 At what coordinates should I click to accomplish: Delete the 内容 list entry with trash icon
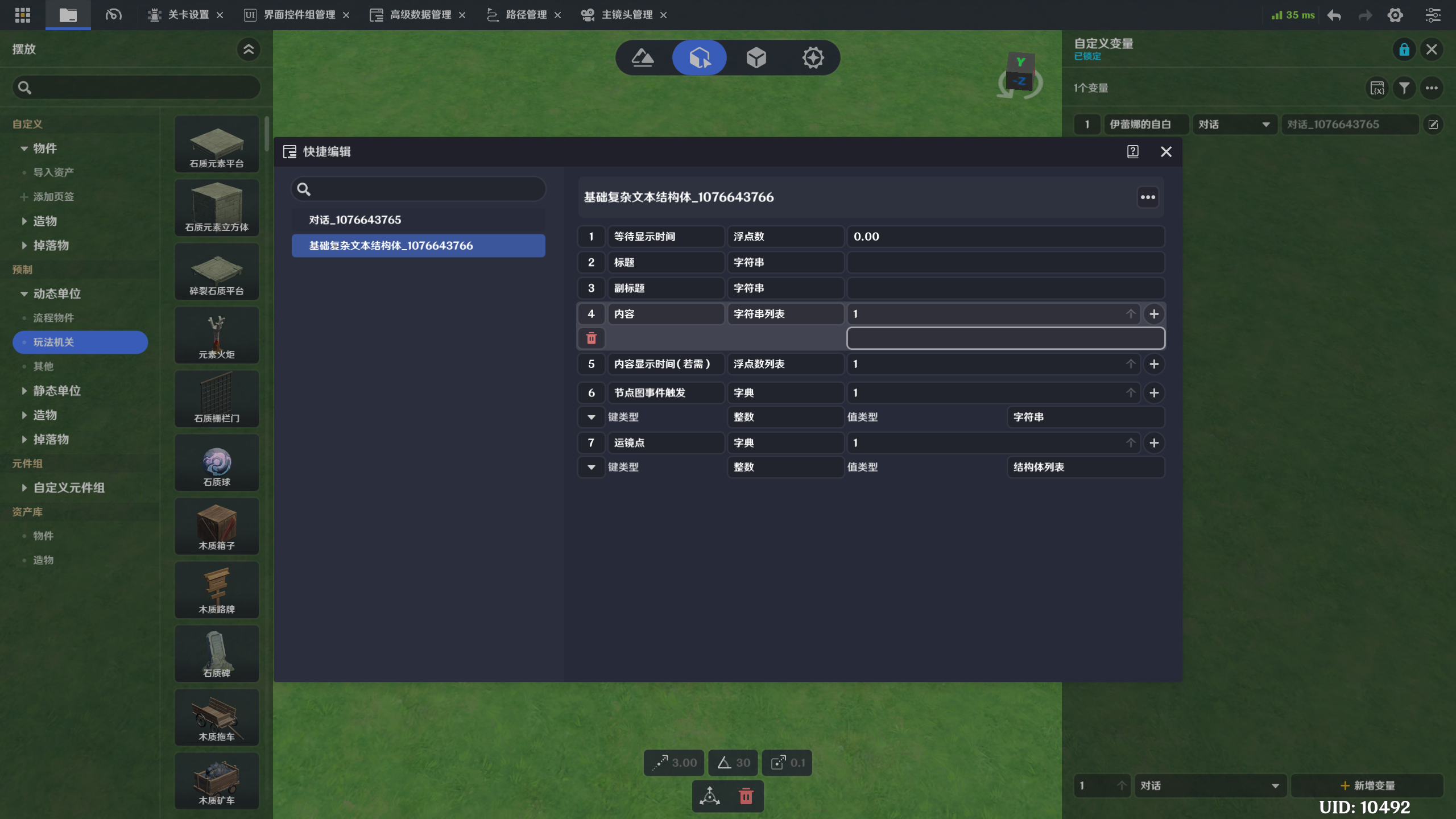(591, 338)
